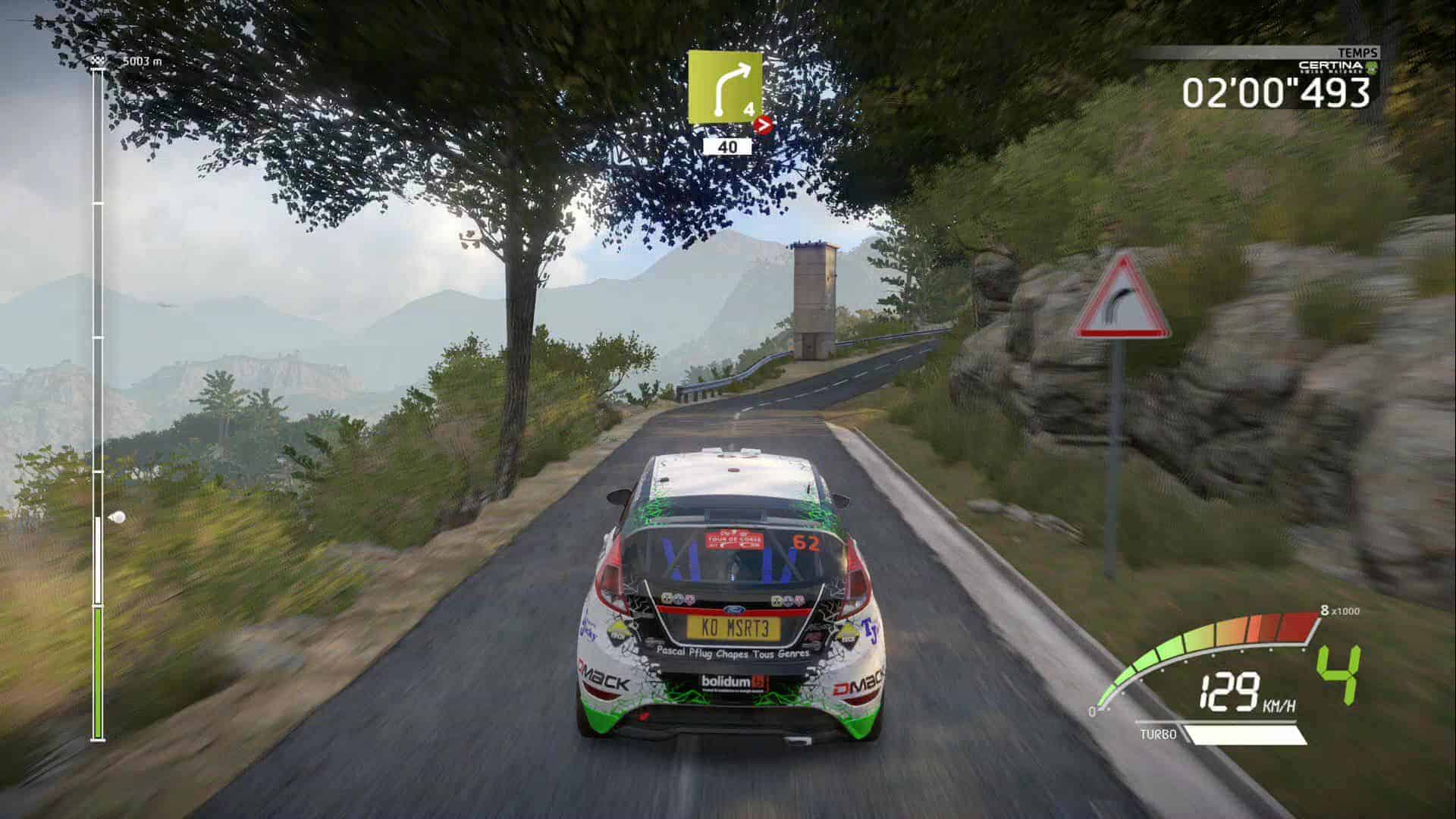
Task: Select the vertical stage progress track
Action: click(98, 403)
